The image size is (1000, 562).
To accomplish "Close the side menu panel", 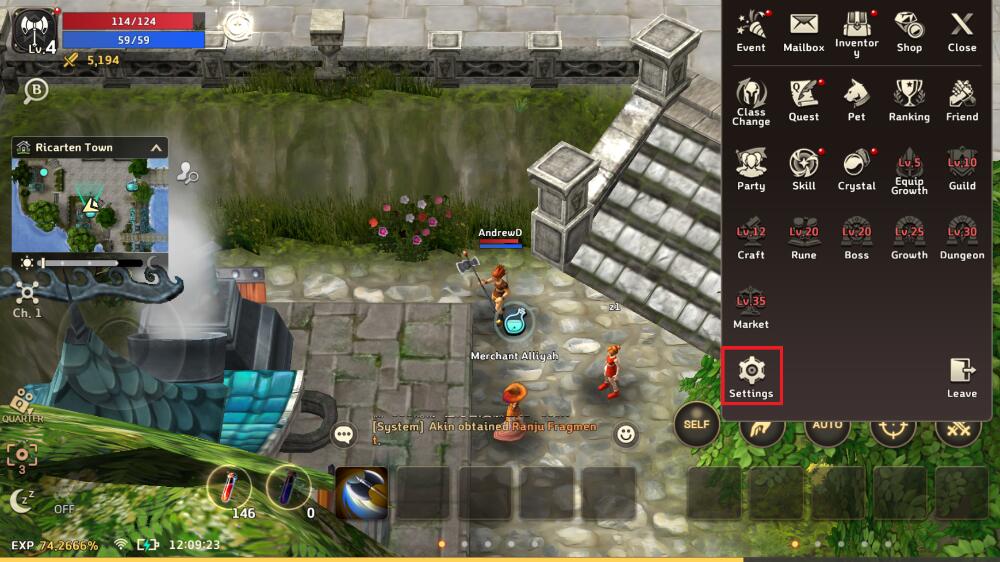I will 961,31.
